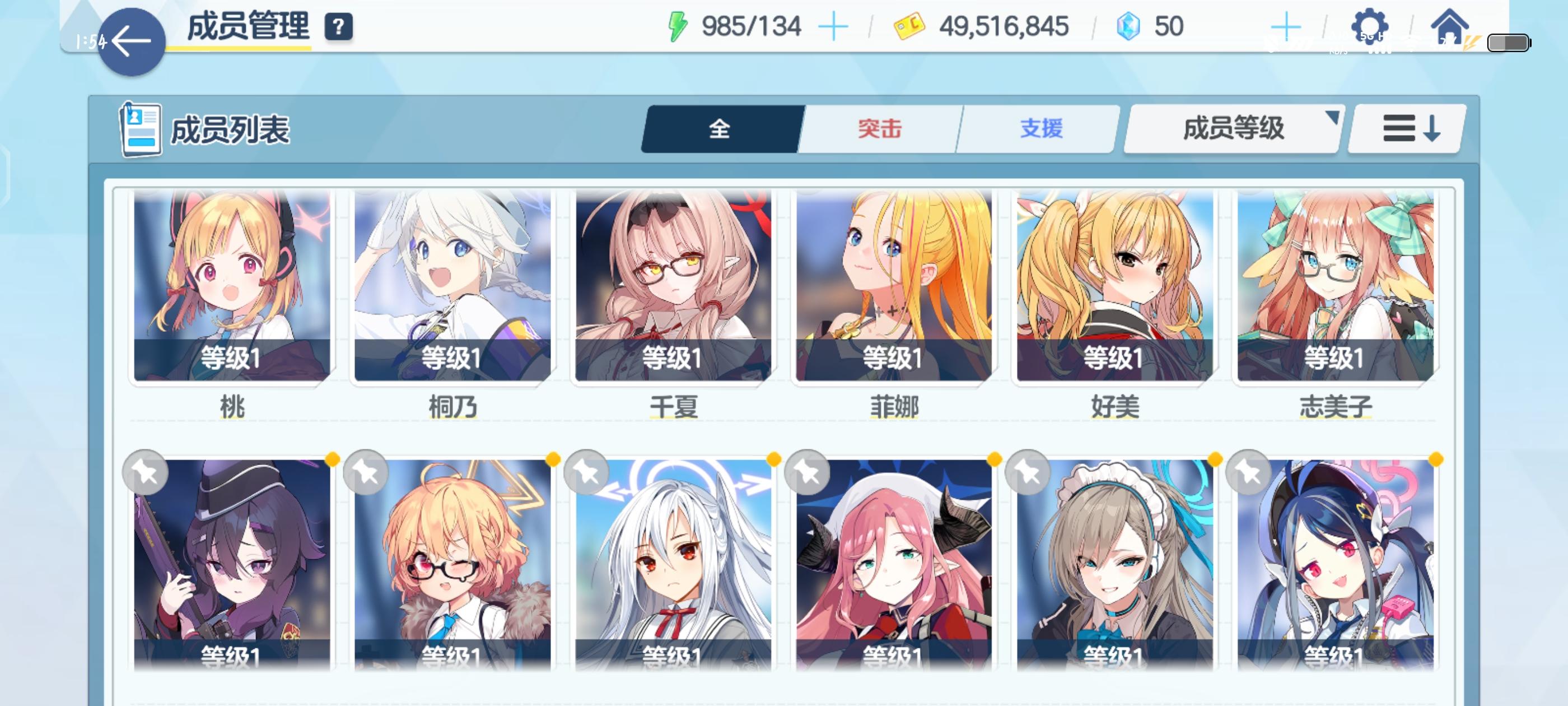Switch to the 突击 tab
The height and width of the screenshot is (706, 1568).
coord(880,128)
